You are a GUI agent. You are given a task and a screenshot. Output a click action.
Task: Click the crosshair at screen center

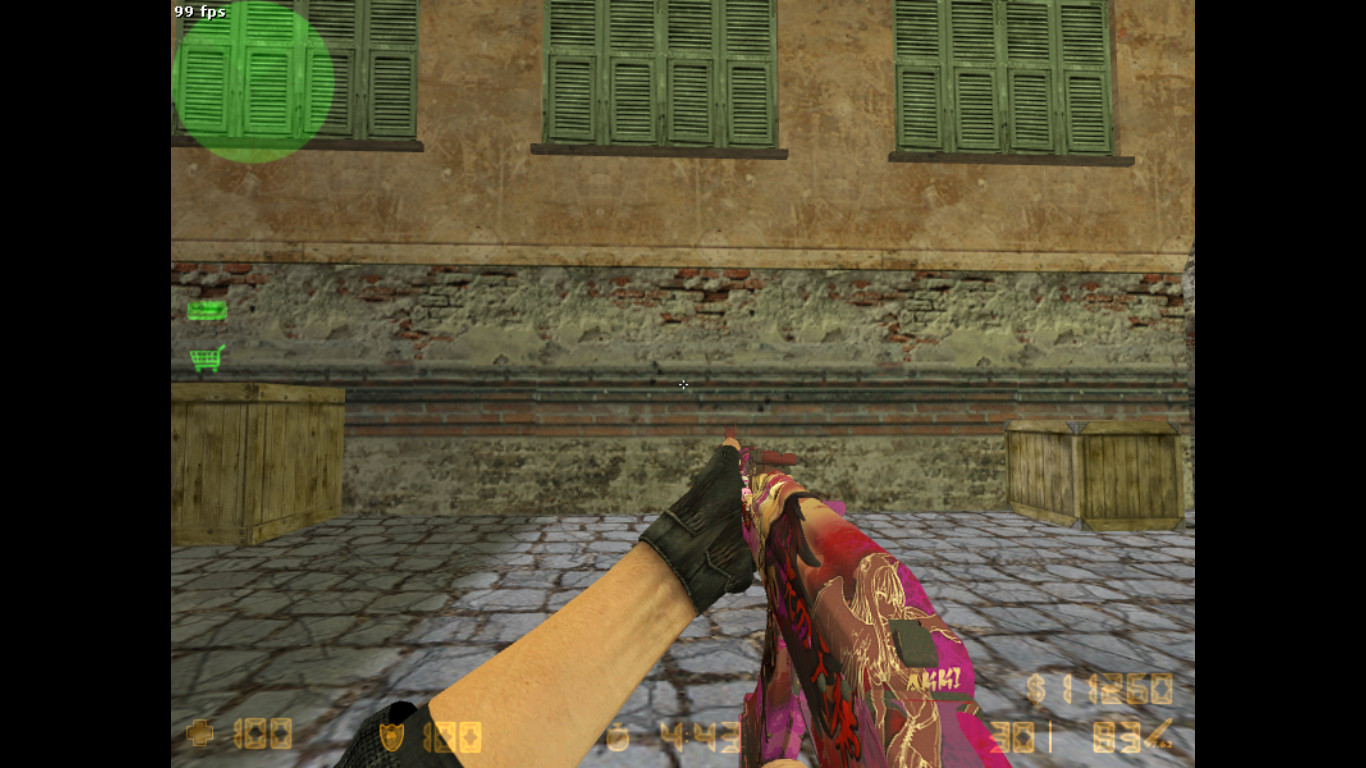pyautogui.click(x=683, y=385)
